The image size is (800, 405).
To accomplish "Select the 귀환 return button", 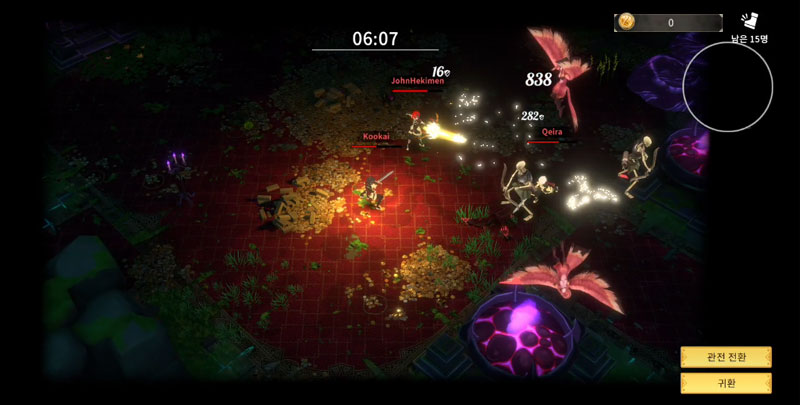I will (726, 383).
